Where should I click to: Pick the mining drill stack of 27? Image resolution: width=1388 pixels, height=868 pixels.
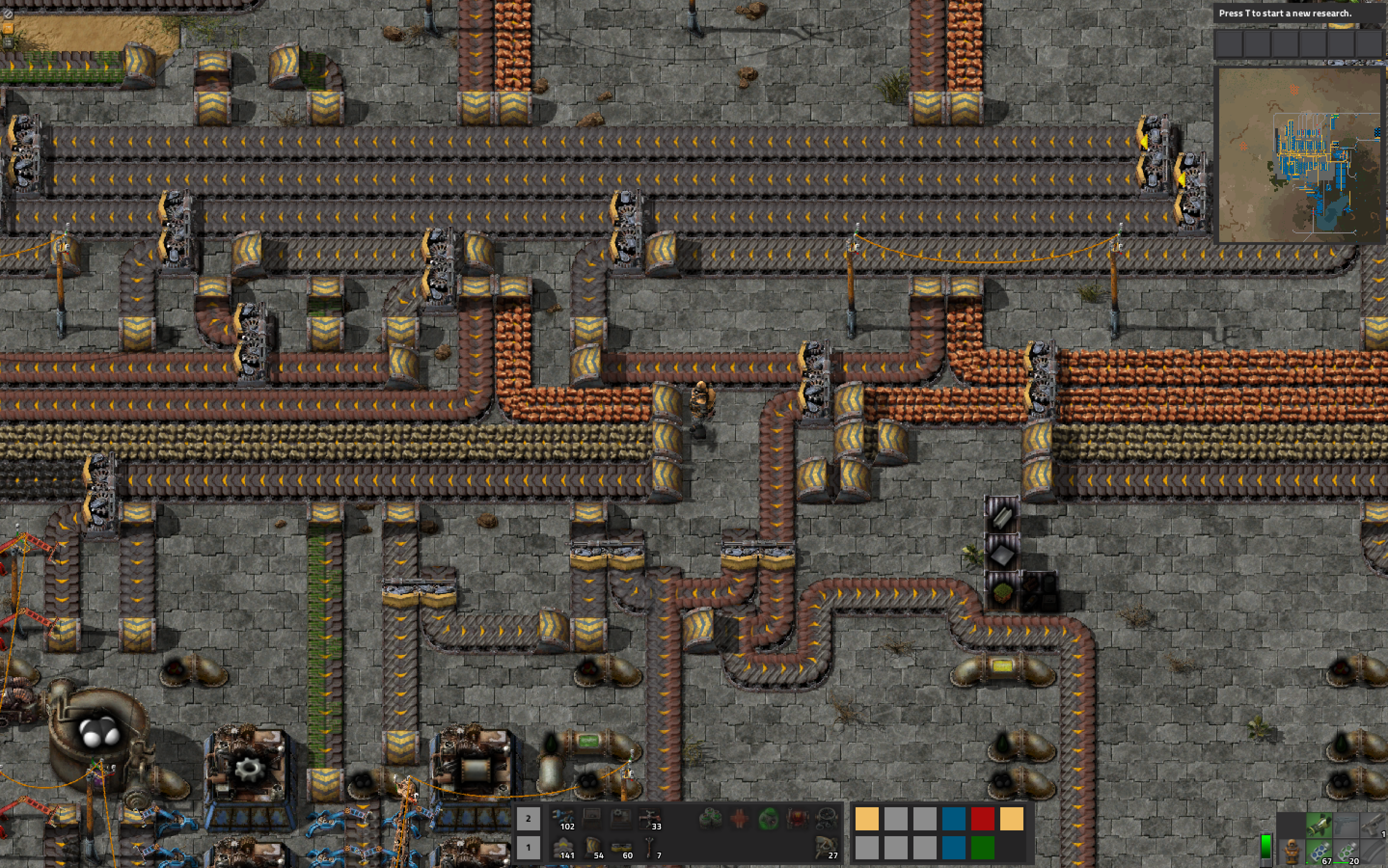click(827, 847)
